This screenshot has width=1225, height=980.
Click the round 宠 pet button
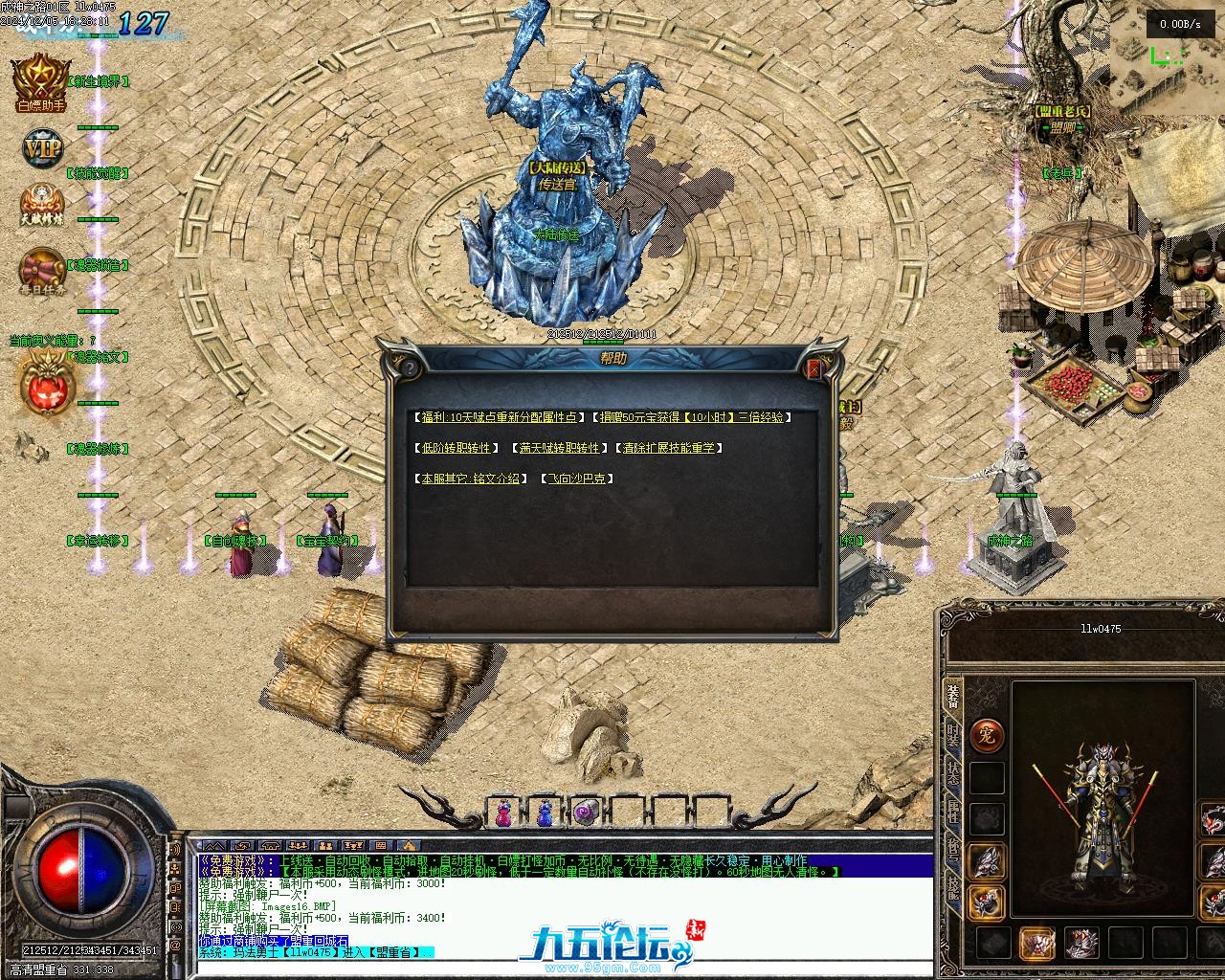point(987,735)
